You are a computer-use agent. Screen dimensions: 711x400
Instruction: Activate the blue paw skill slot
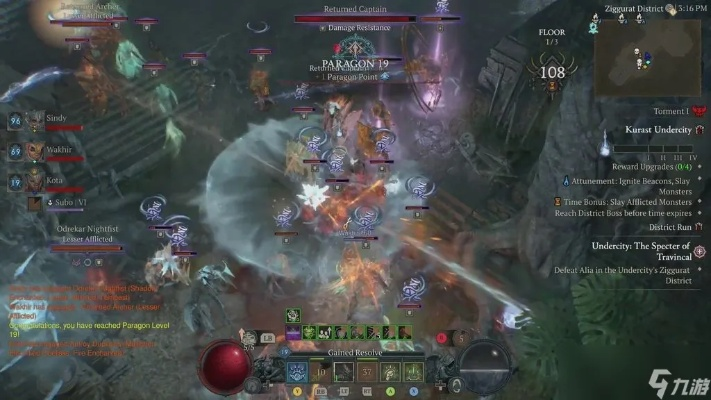click(x=297, y=373)
